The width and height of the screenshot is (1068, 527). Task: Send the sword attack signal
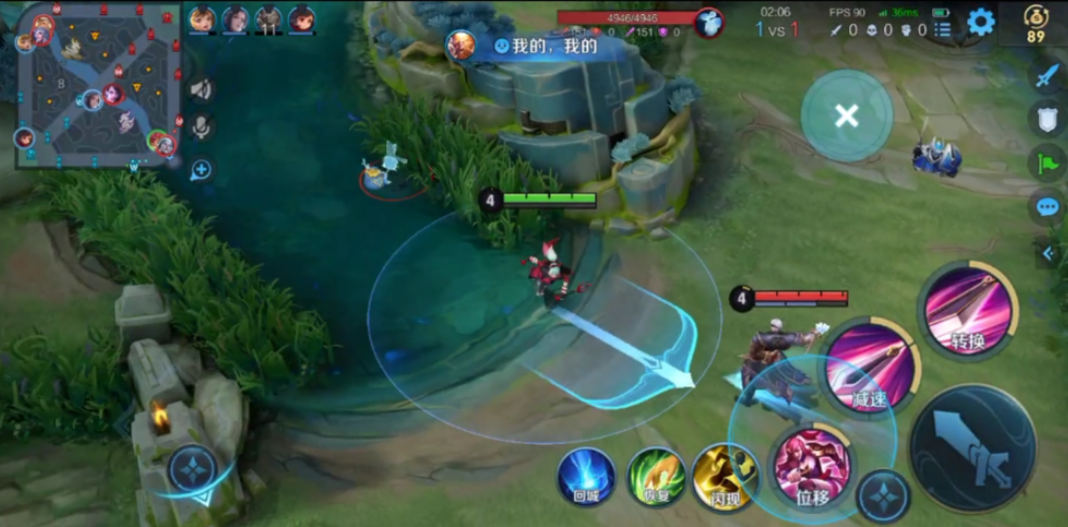tap(1047, 75)
